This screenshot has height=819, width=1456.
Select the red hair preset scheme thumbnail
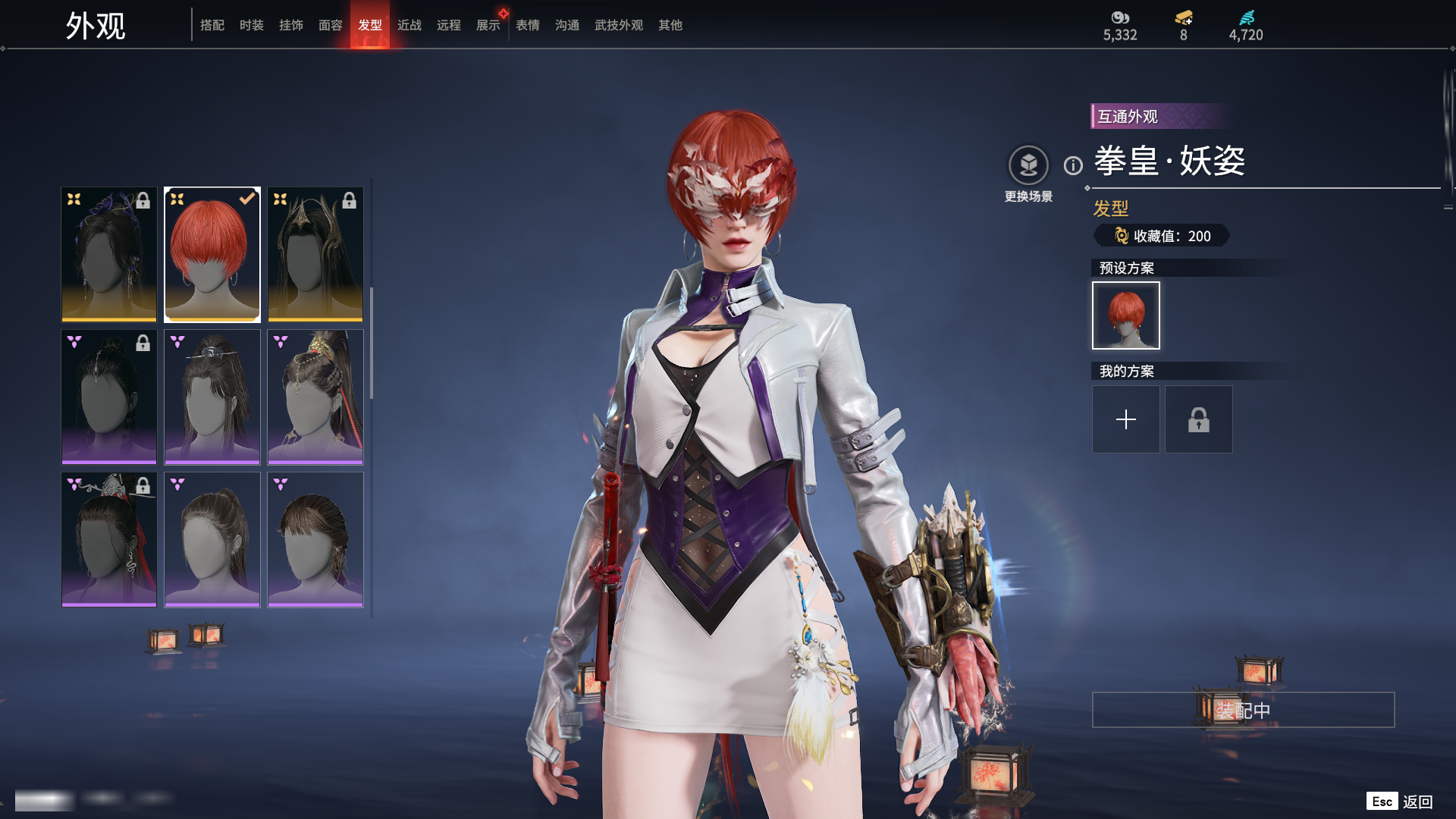tap(1126, 315)
